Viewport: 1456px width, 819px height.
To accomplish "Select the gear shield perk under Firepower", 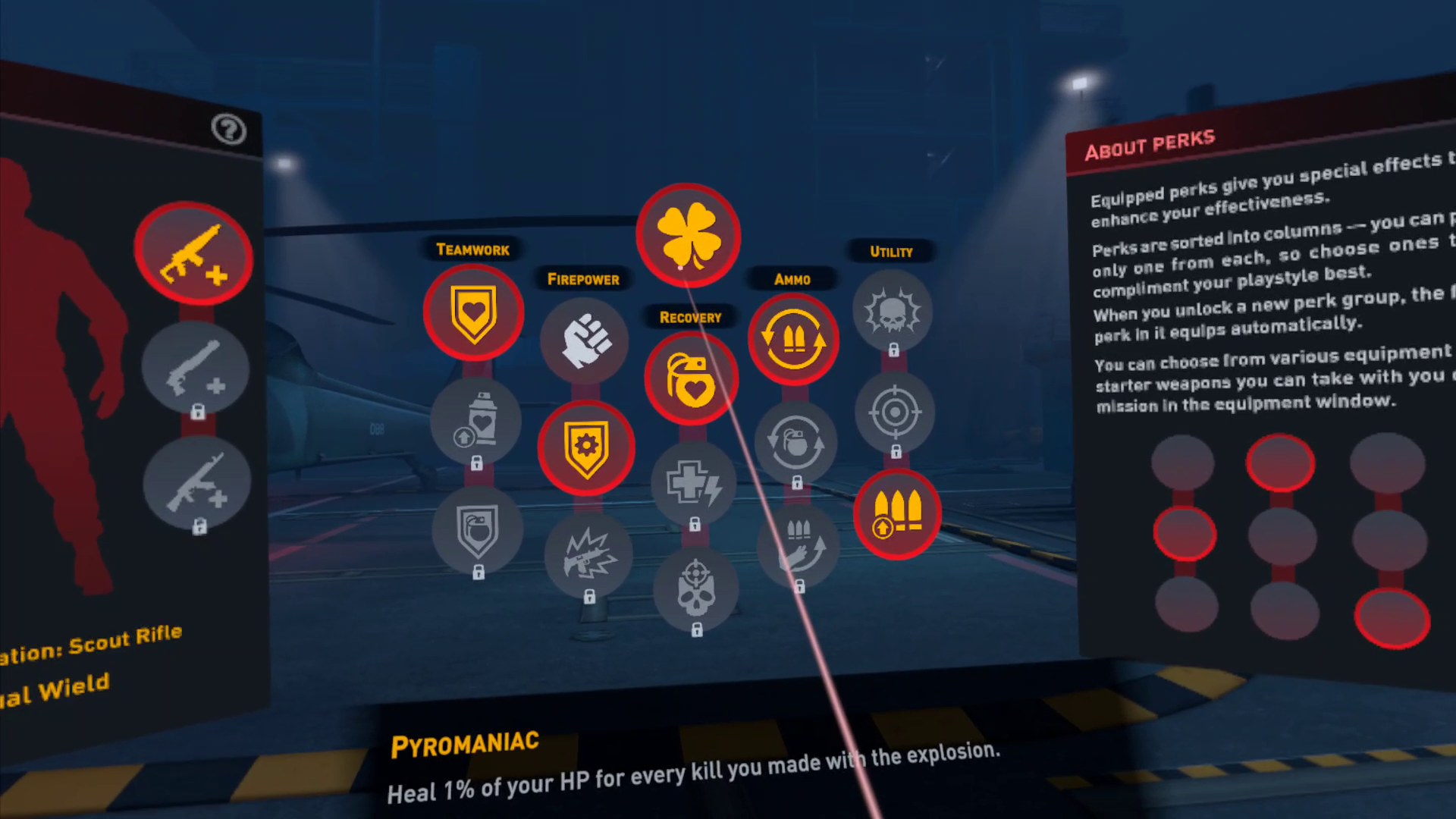I will 586,448.
